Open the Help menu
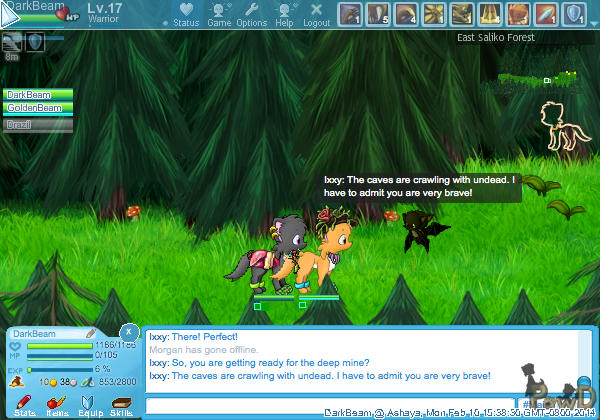 pos(284,14)
